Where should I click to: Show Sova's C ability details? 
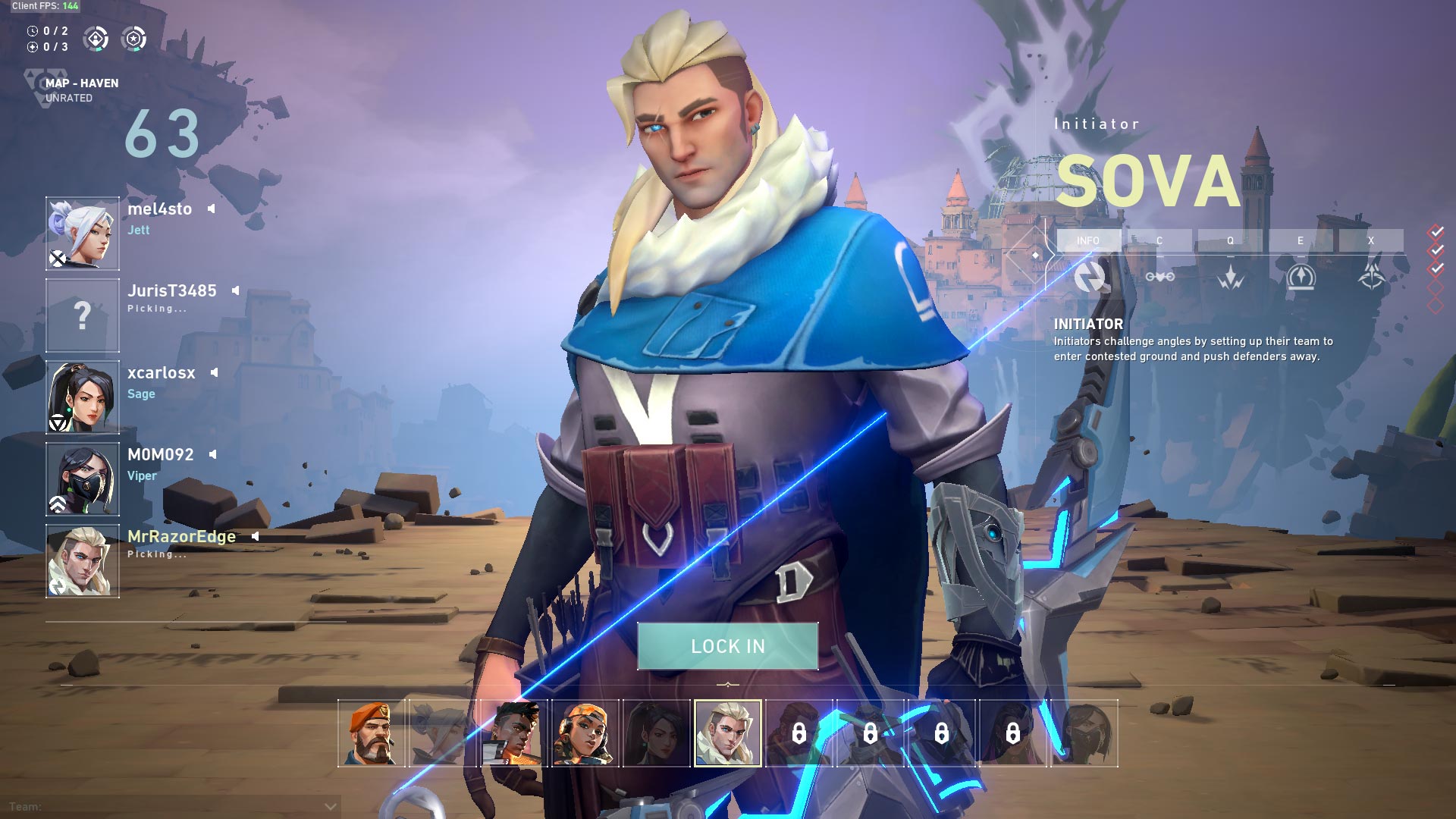click(1159, 240)
